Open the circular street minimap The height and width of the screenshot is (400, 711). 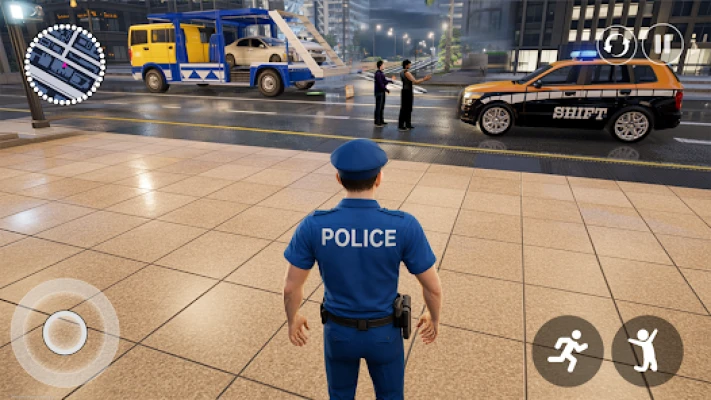[64, 65]
